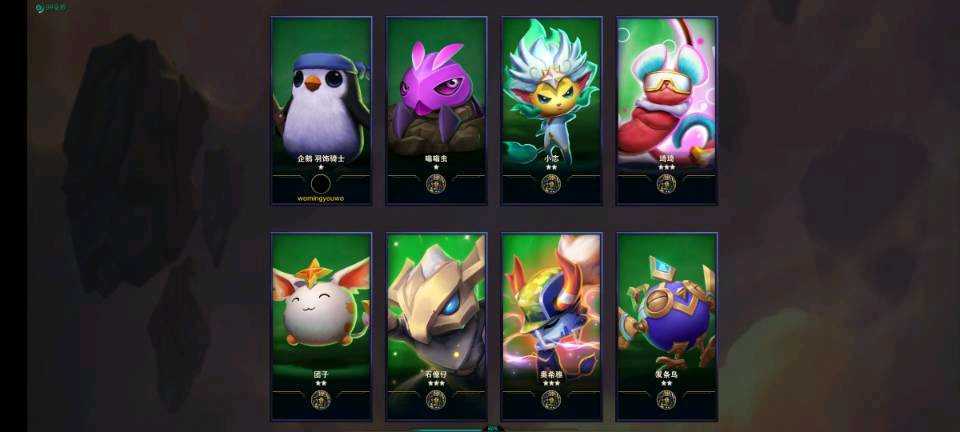Select the pink goggle-wearing creature card

[x=666, y=108]
